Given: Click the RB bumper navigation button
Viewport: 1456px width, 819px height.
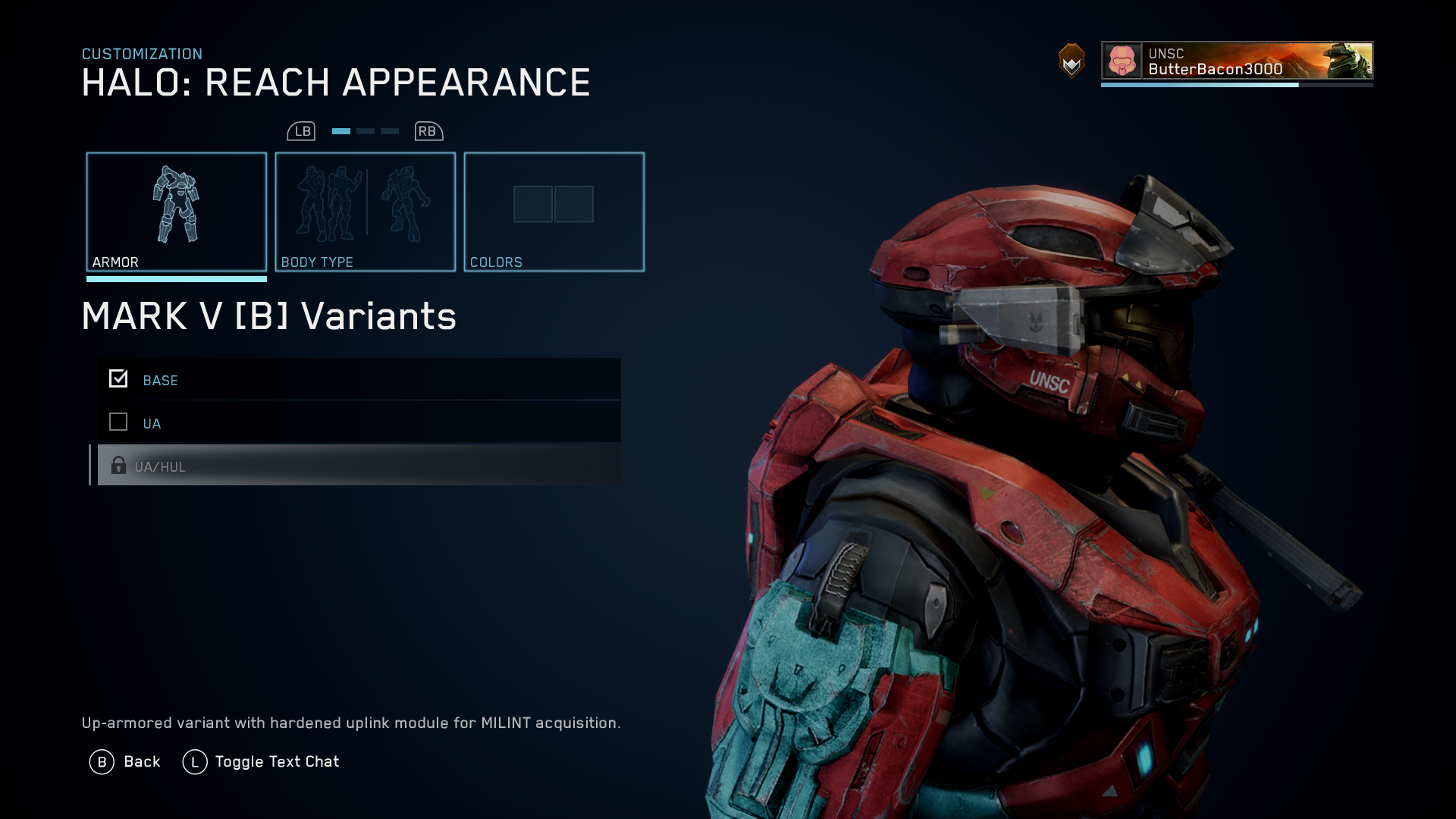Looking at the screenshot, I should [427, 130].
